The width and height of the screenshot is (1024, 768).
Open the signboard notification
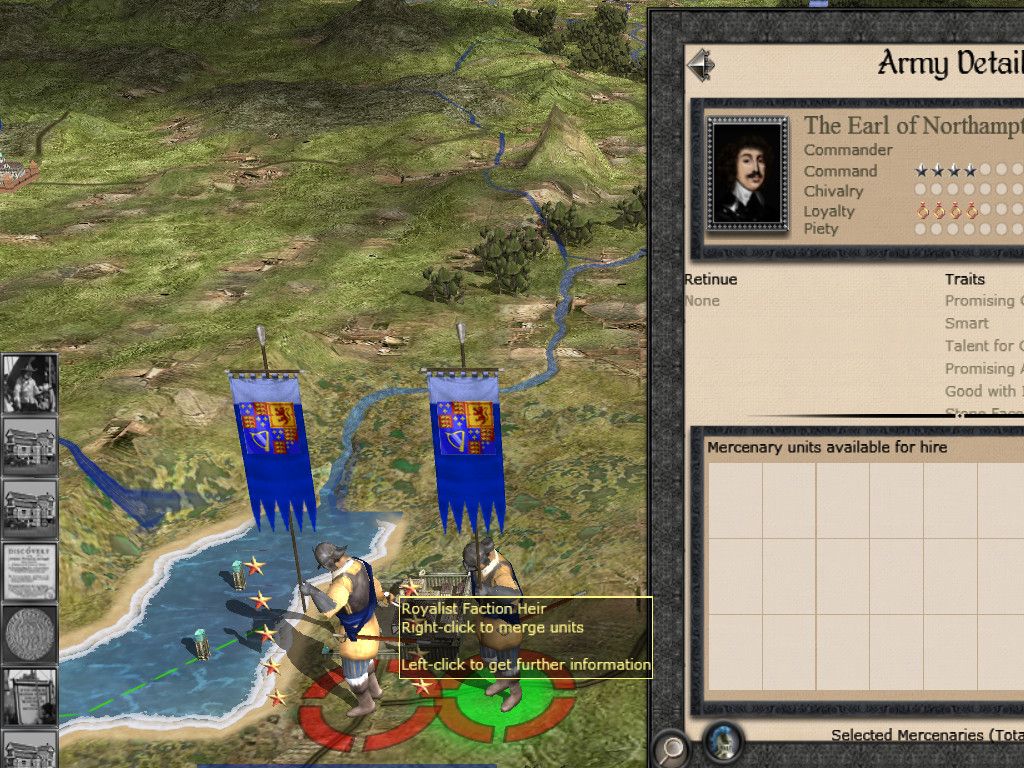30,696
